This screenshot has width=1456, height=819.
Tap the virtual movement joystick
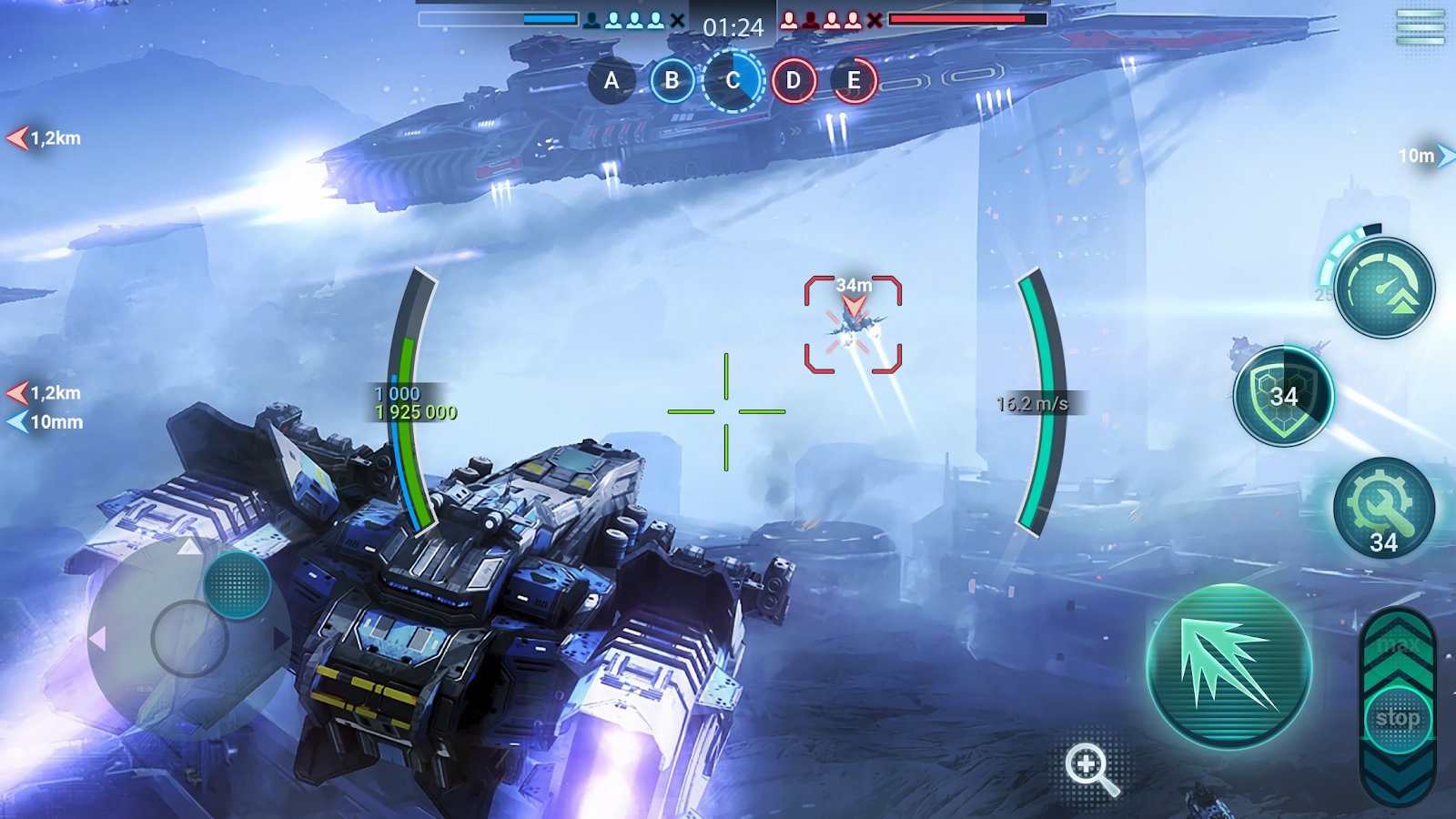point(189,638)
